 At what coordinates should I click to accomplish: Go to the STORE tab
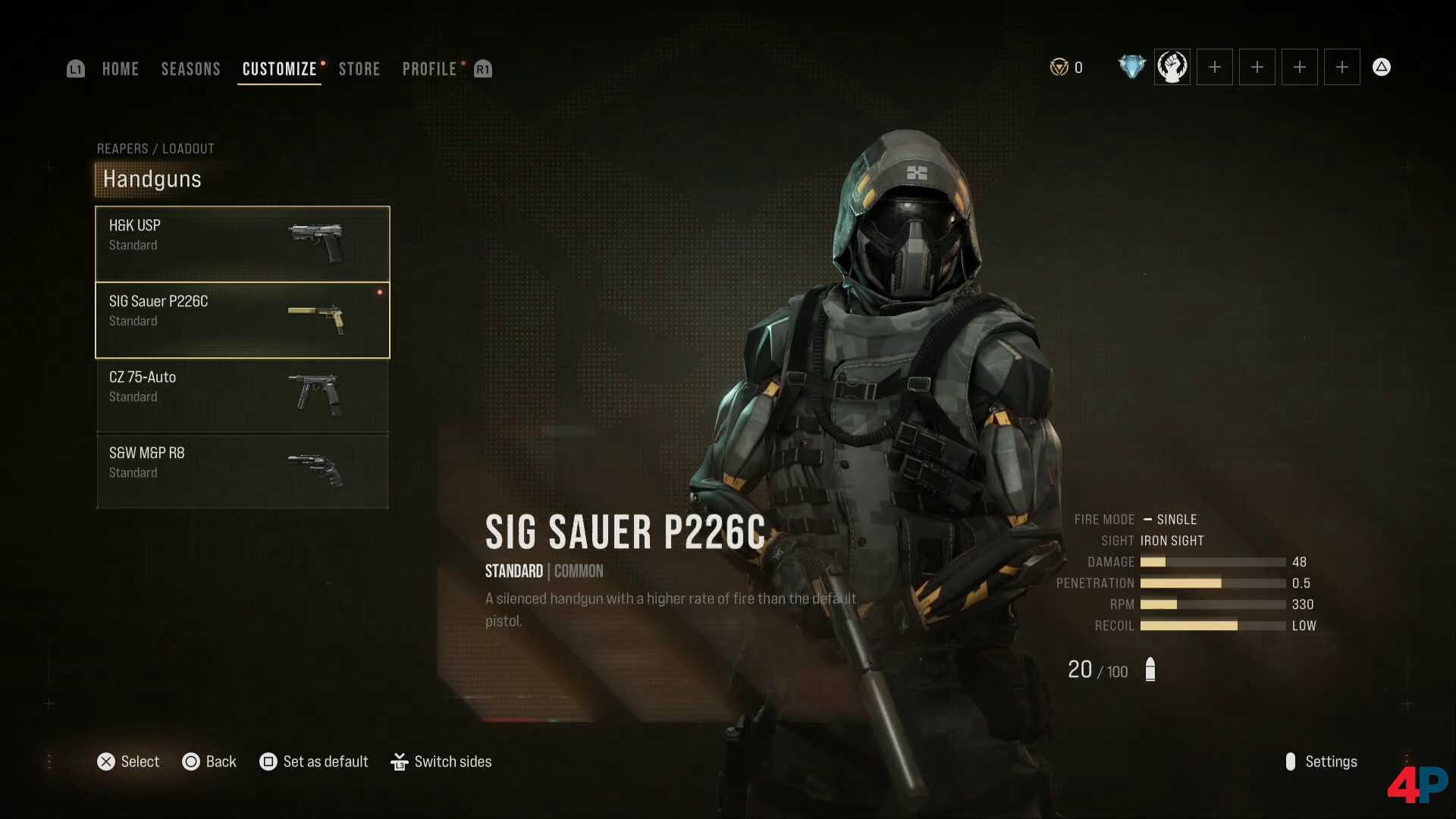(359, 69)
